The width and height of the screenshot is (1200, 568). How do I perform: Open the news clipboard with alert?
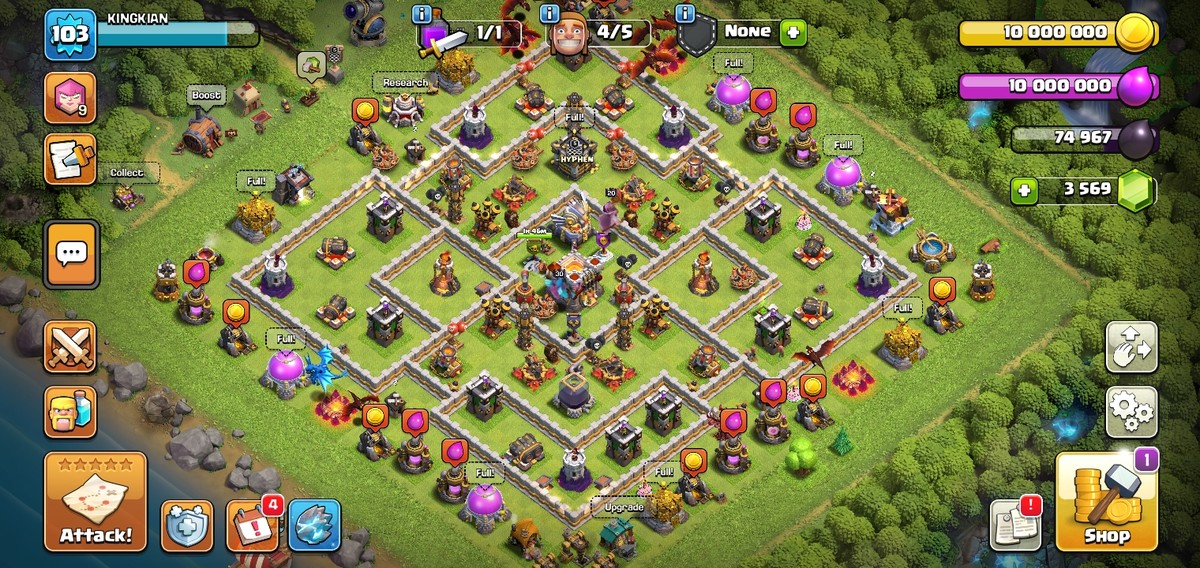[1014, 526]
